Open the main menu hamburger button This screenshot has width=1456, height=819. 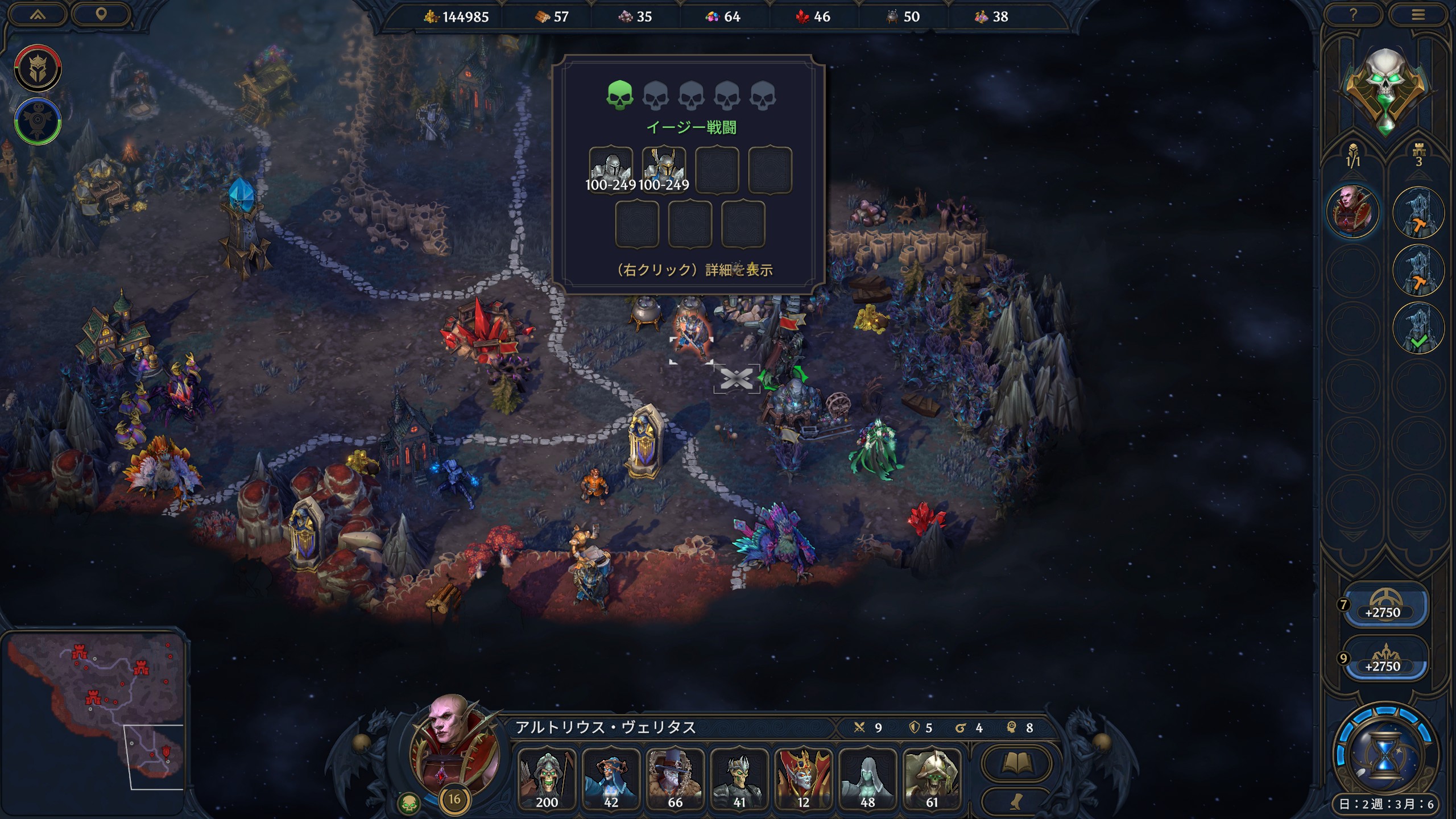coord(1418,15)
